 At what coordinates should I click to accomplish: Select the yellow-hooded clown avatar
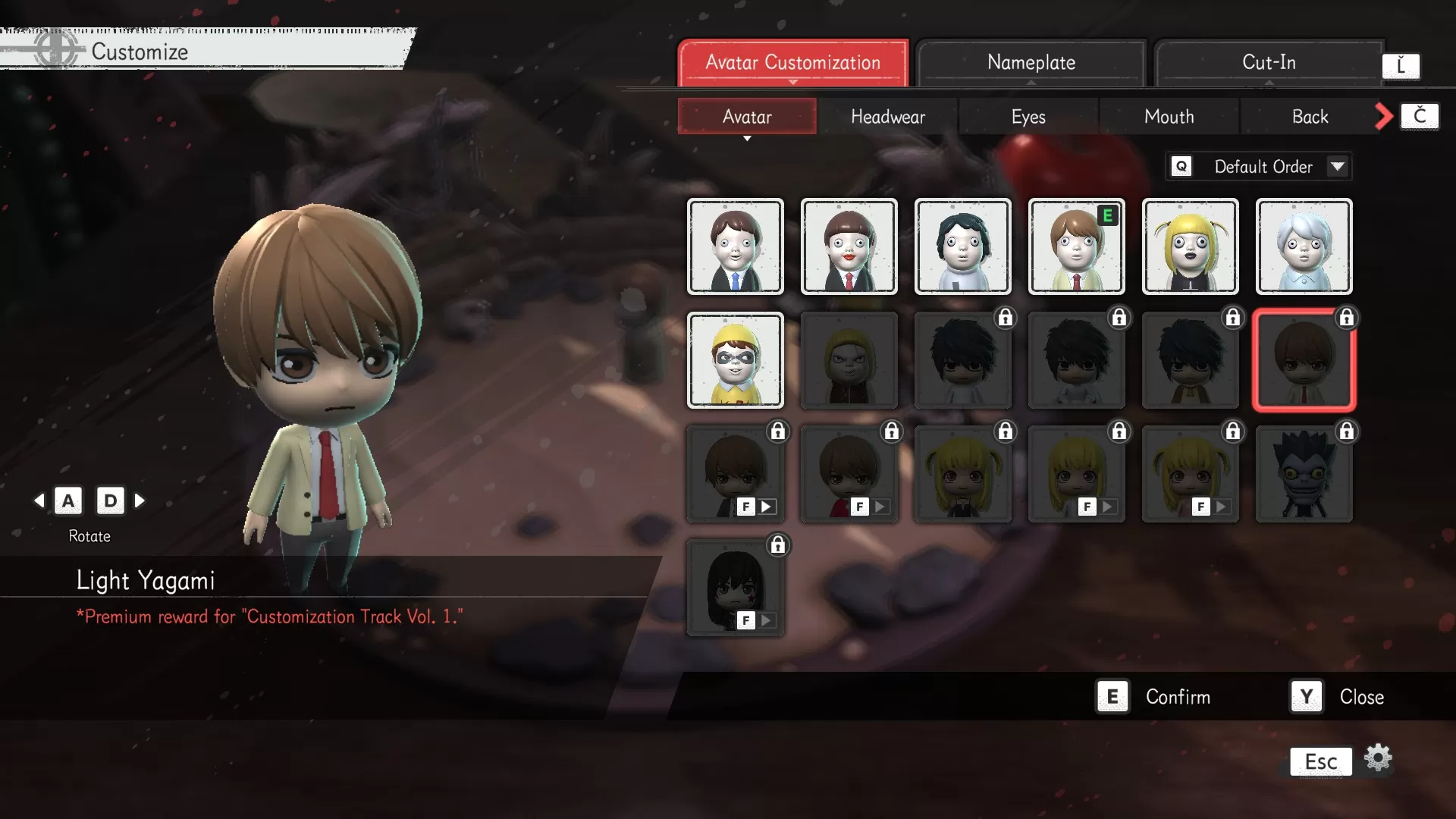pos(735,360)
